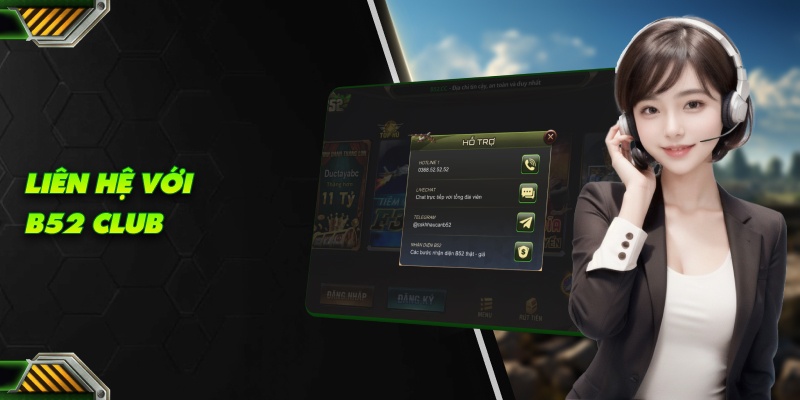The image size is (800, 400).
Task: Open the Rút Tiền withdraw icon
Action: click(x=530, y=307)
